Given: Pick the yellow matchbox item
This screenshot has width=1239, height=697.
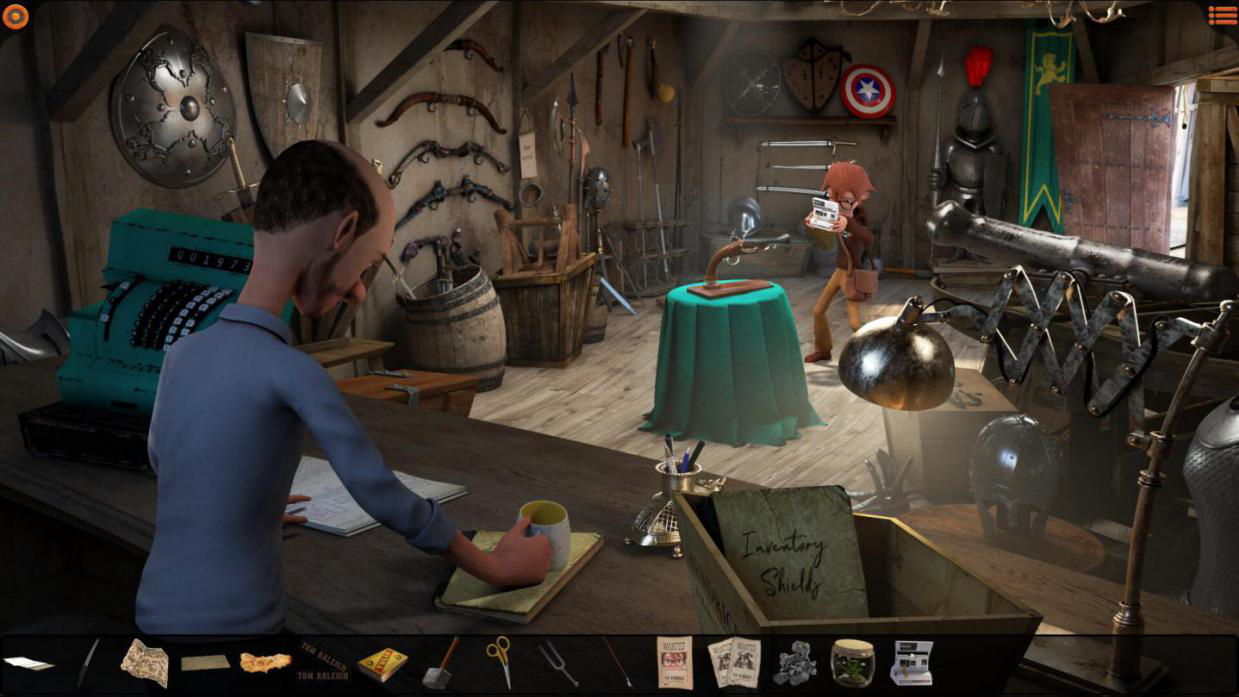Looking at the screenshot, I should pos(382,663).
